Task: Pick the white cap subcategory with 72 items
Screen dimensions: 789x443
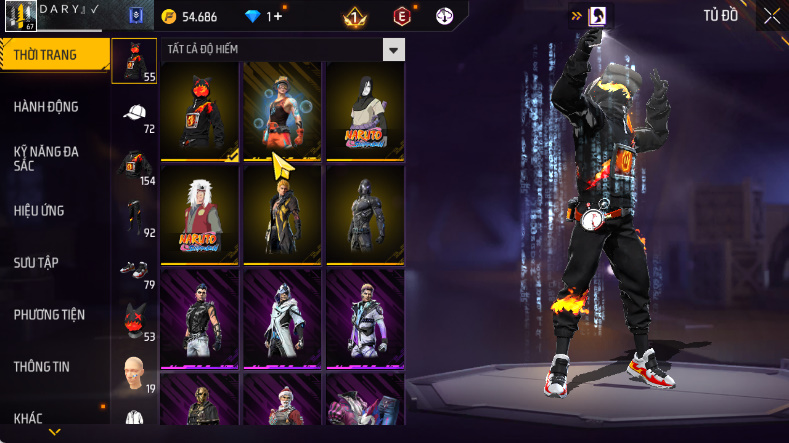Action: (135, 114)
